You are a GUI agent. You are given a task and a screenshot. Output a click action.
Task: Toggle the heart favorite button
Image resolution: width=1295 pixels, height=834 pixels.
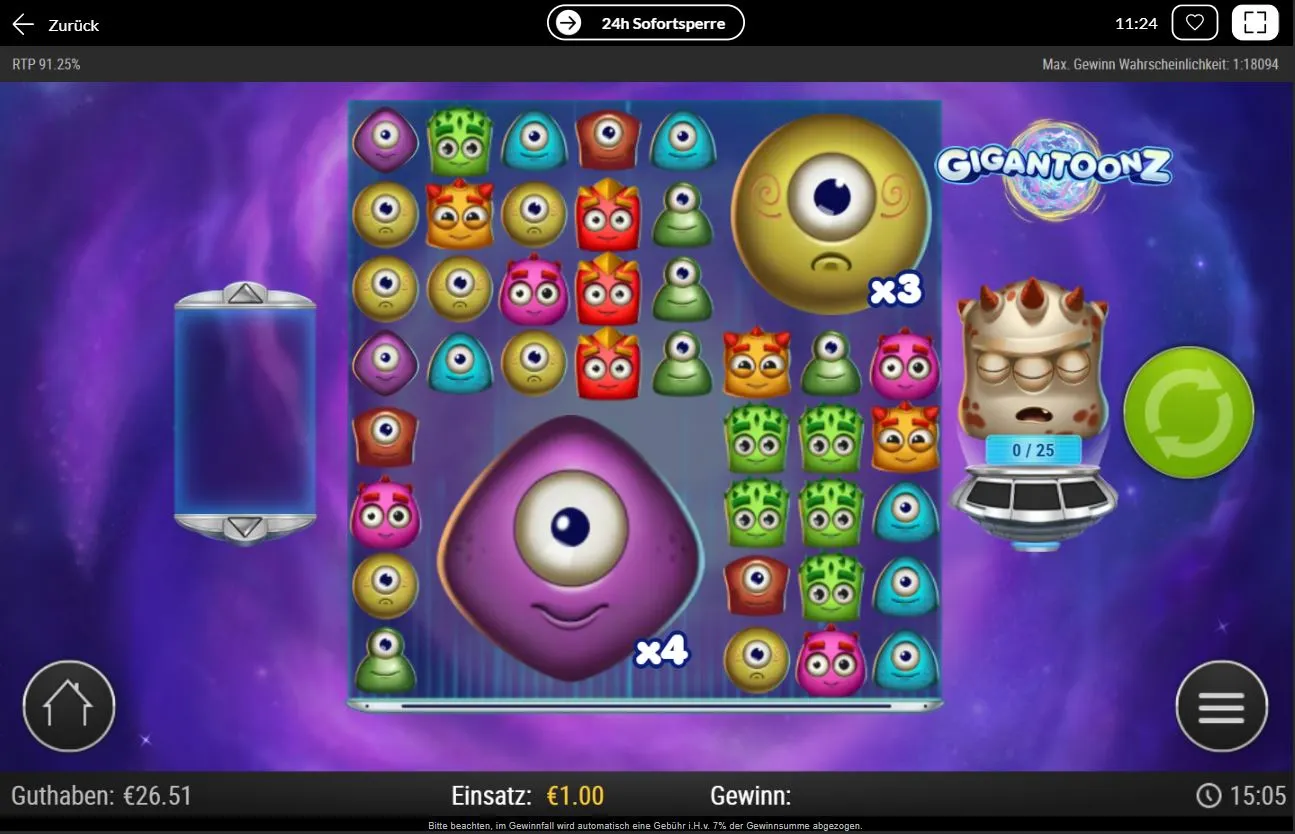point(1194,21)
